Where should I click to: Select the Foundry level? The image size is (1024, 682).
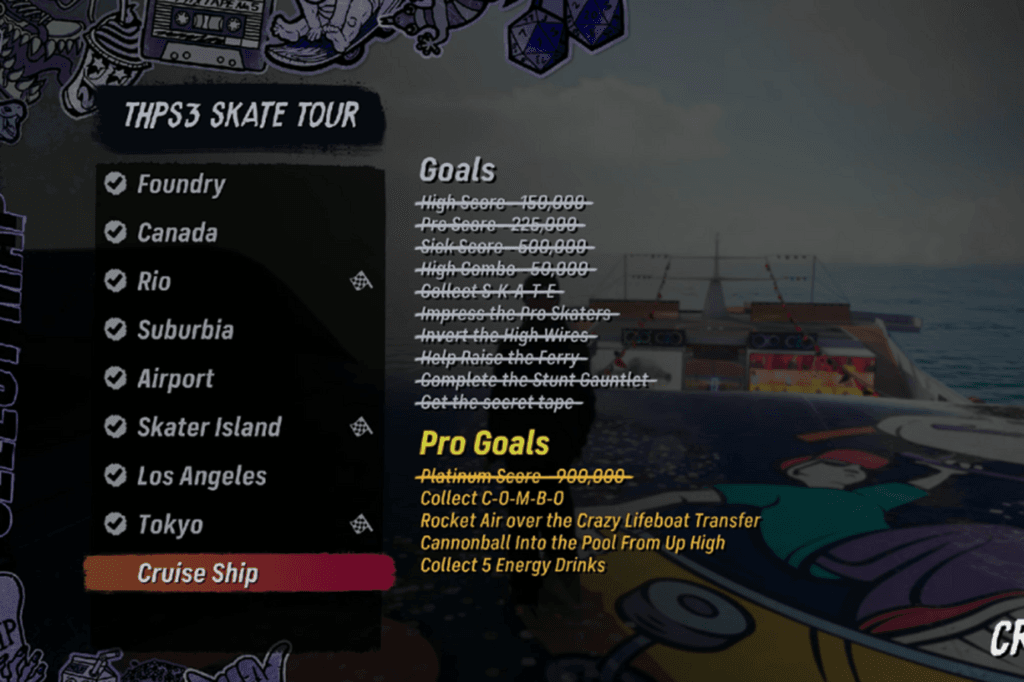click(181, 184)
